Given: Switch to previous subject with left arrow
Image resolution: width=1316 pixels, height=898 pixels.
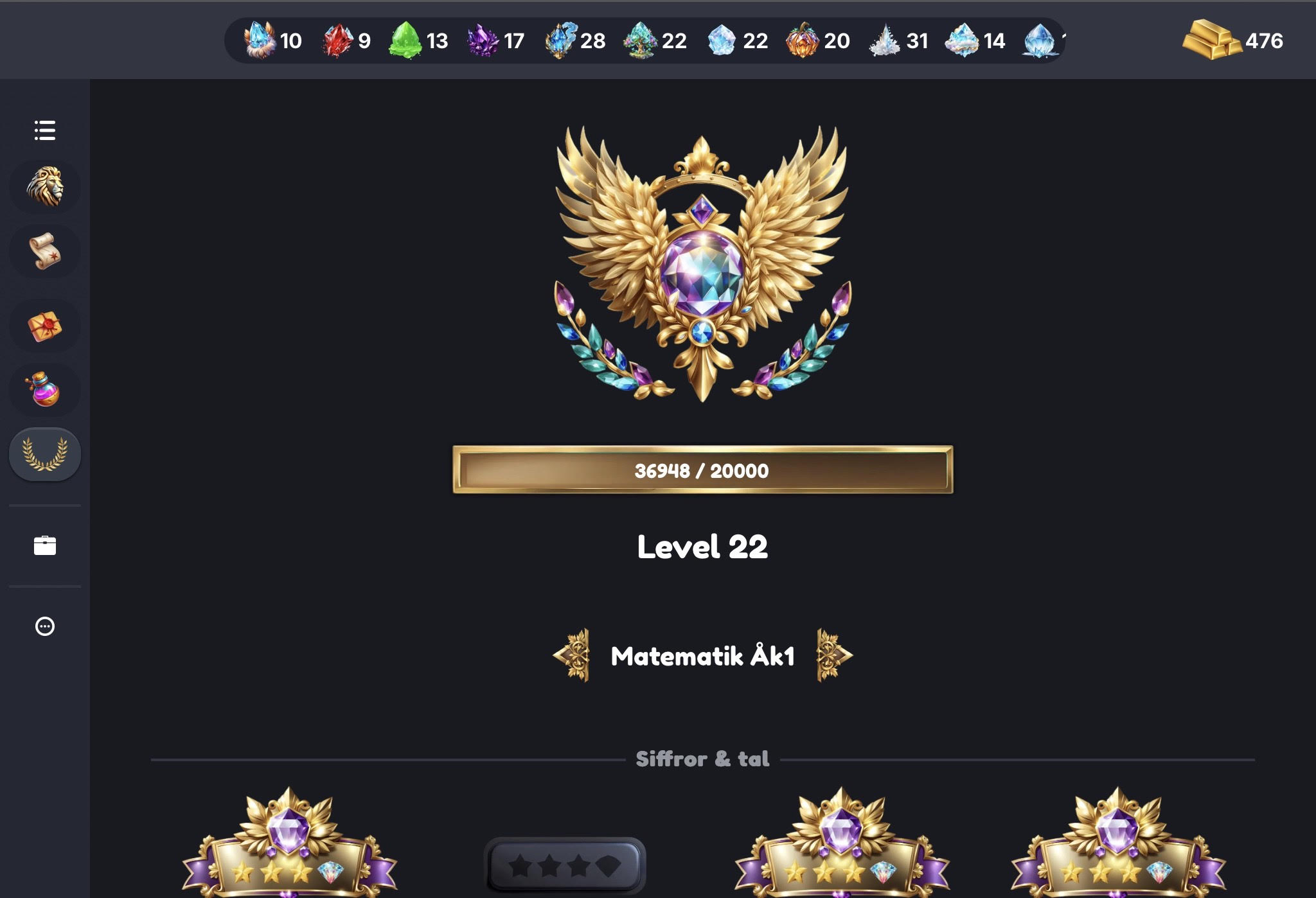Looking at the screenshot, I should tap(572, 655).
